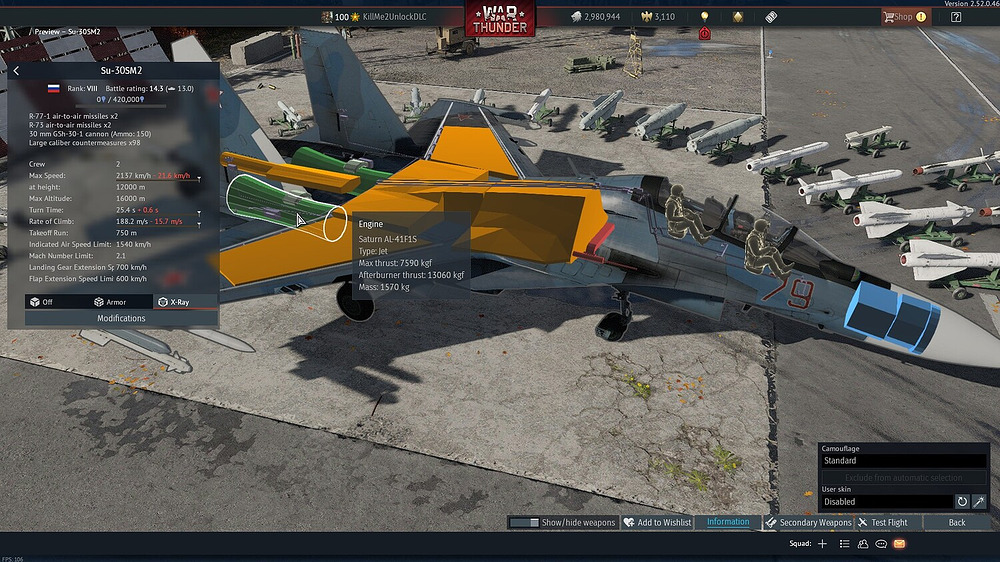
Task: Refresh the user skin list
Action: 962,501
